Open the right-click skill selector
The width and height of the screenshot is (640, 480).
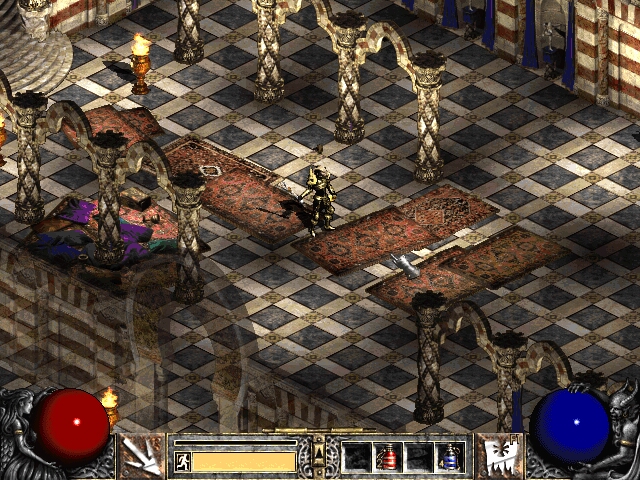coord(497,455)
